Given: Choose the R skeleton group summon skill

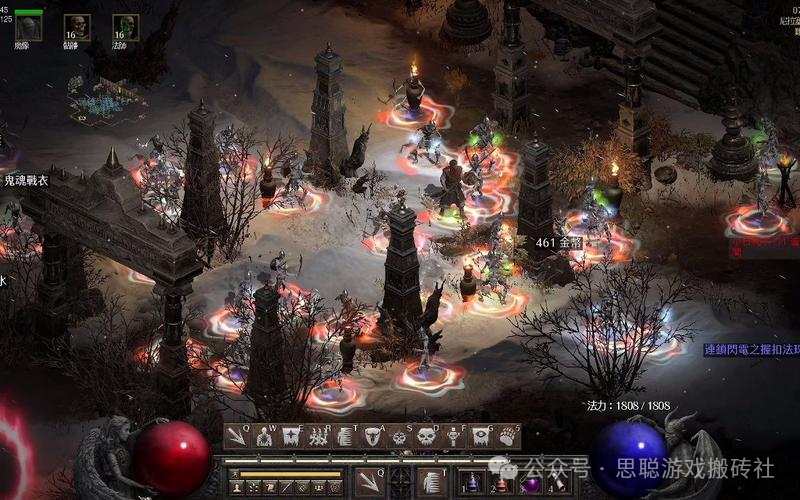Looking at the screenshot, I should 318,436.
